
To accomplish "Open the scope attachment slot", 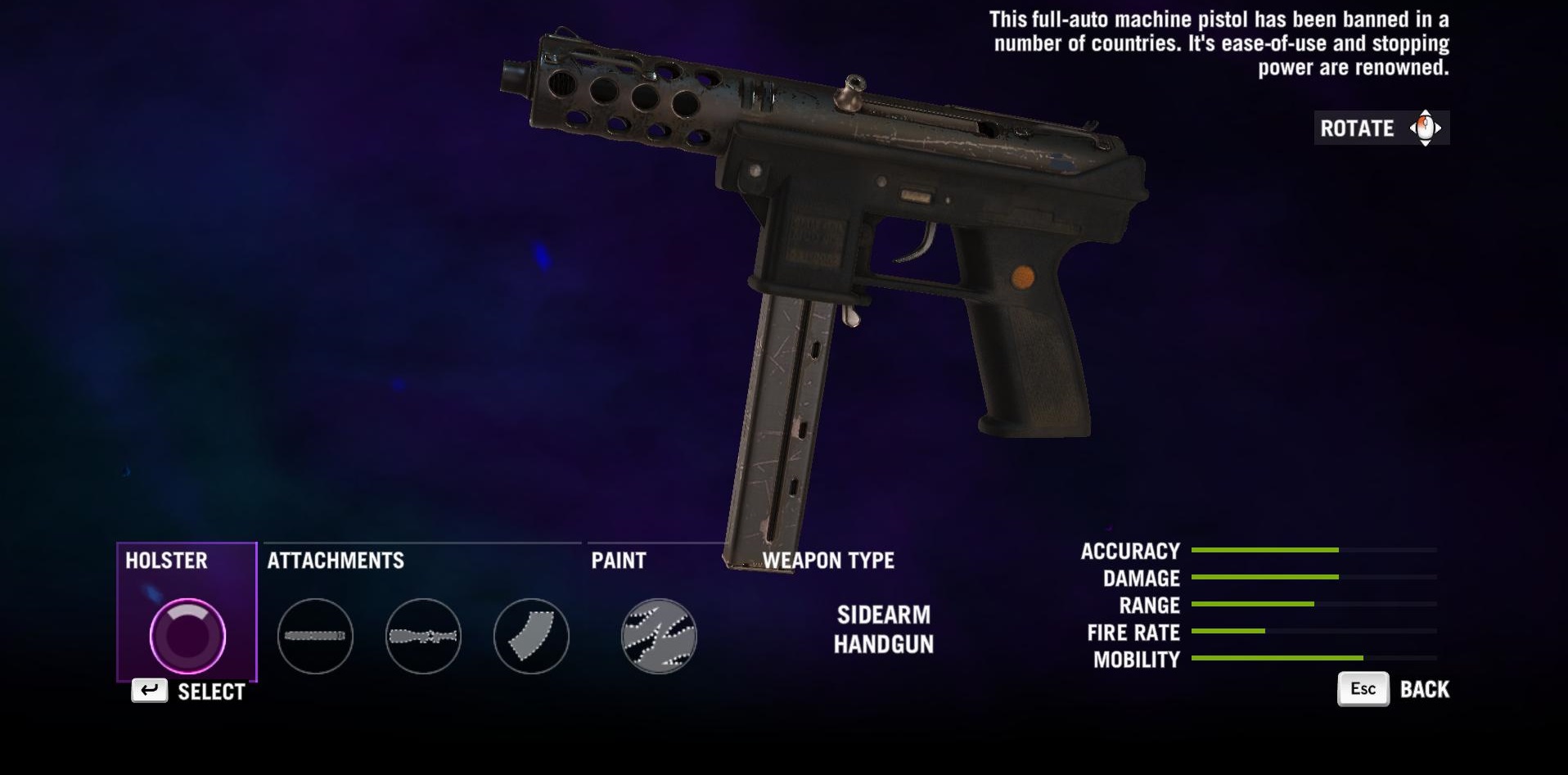I will [423, 636].
